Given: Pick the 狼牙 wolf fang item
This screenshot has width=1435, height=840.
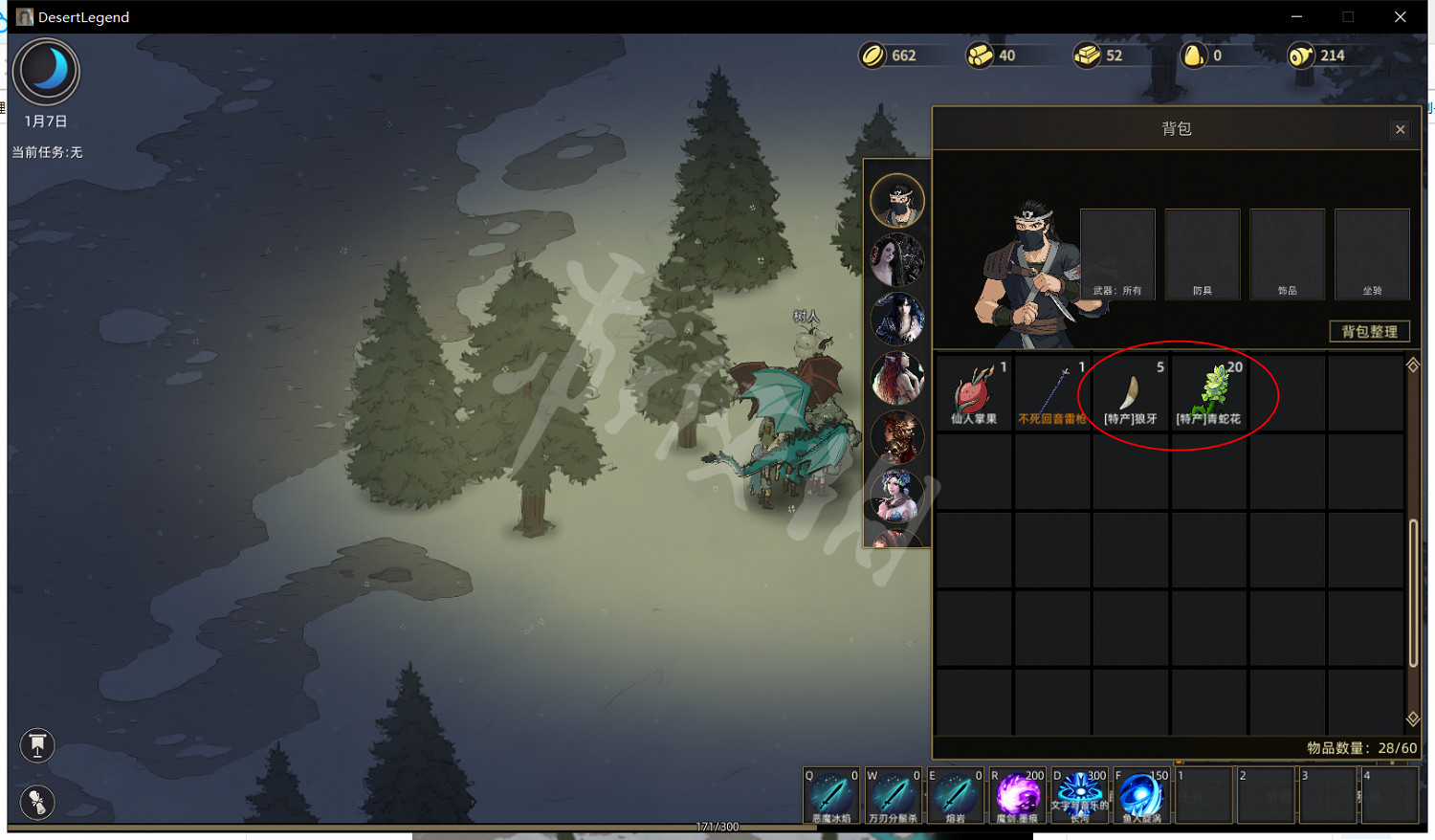Looking at the screenshot, I should coord(1131,393).
